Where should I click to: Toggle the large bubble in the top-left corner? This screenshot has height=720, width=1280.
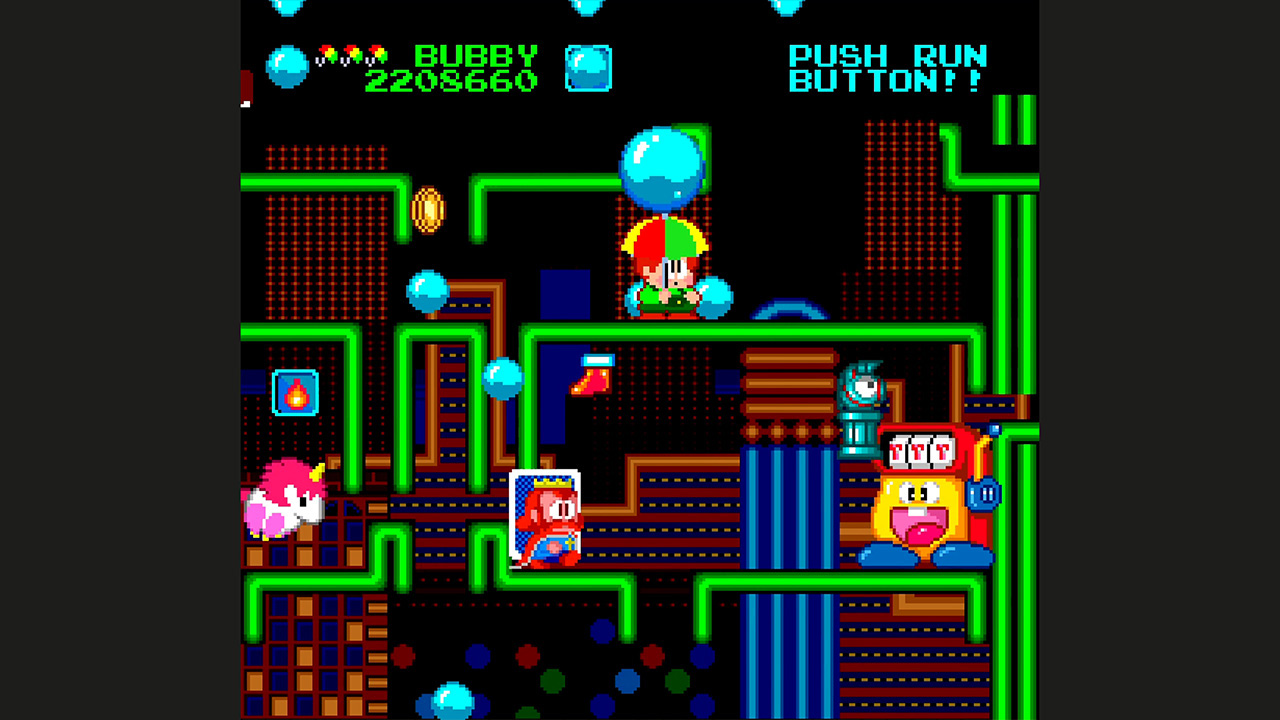[285, 68]
